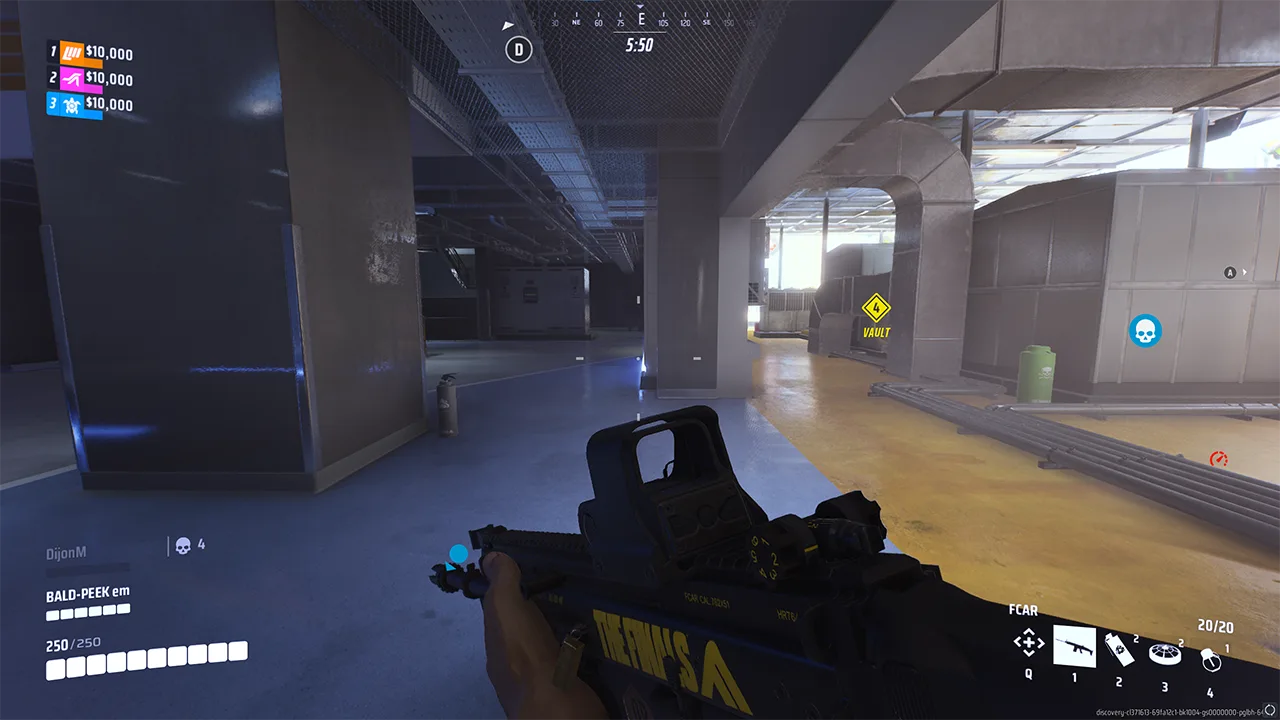
Task: Click the skull icon next to DijonM's count
Action: pos(181,546)
